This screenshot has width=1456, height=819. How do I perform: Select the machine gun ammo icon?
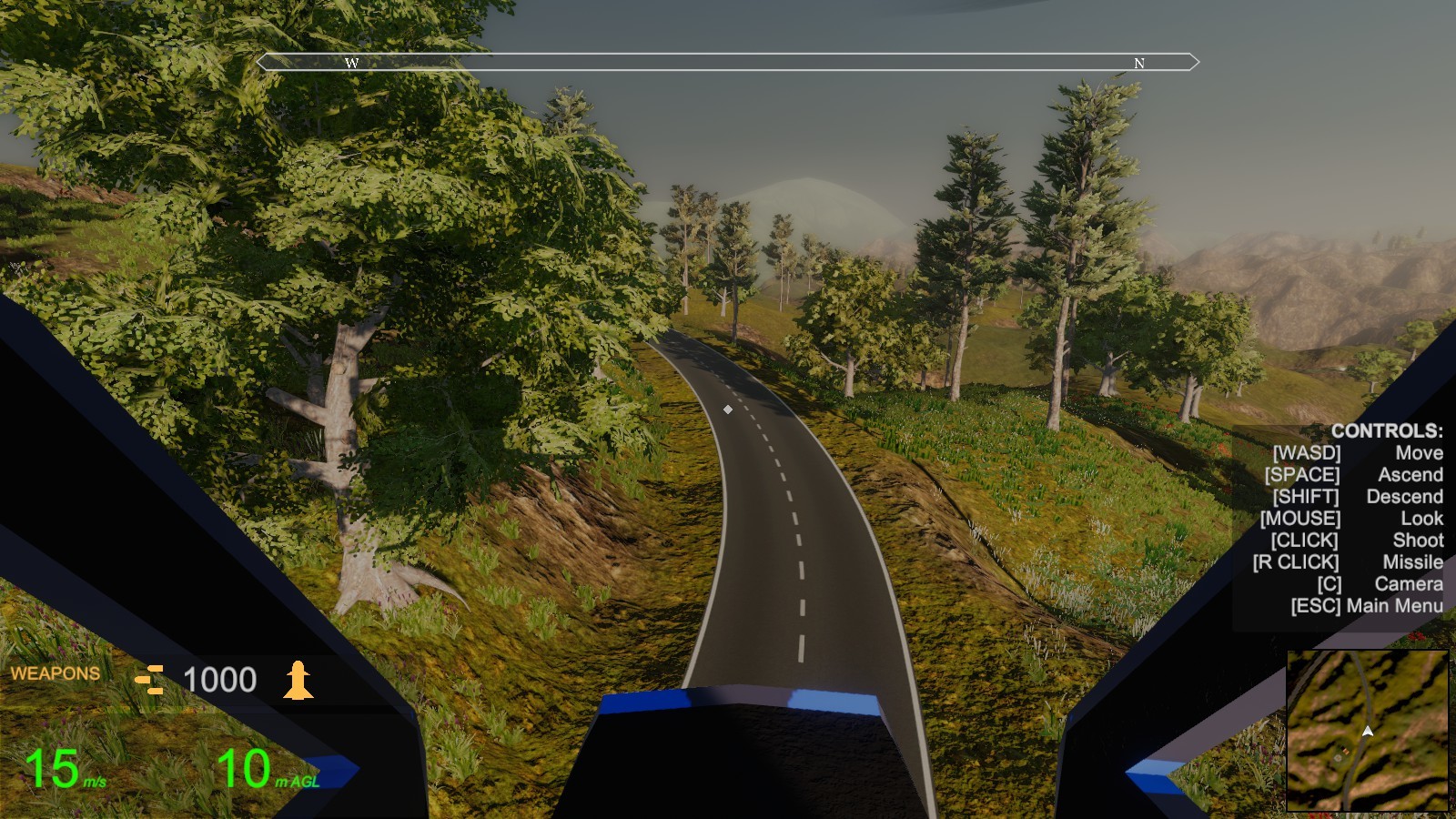click(149, 680)
